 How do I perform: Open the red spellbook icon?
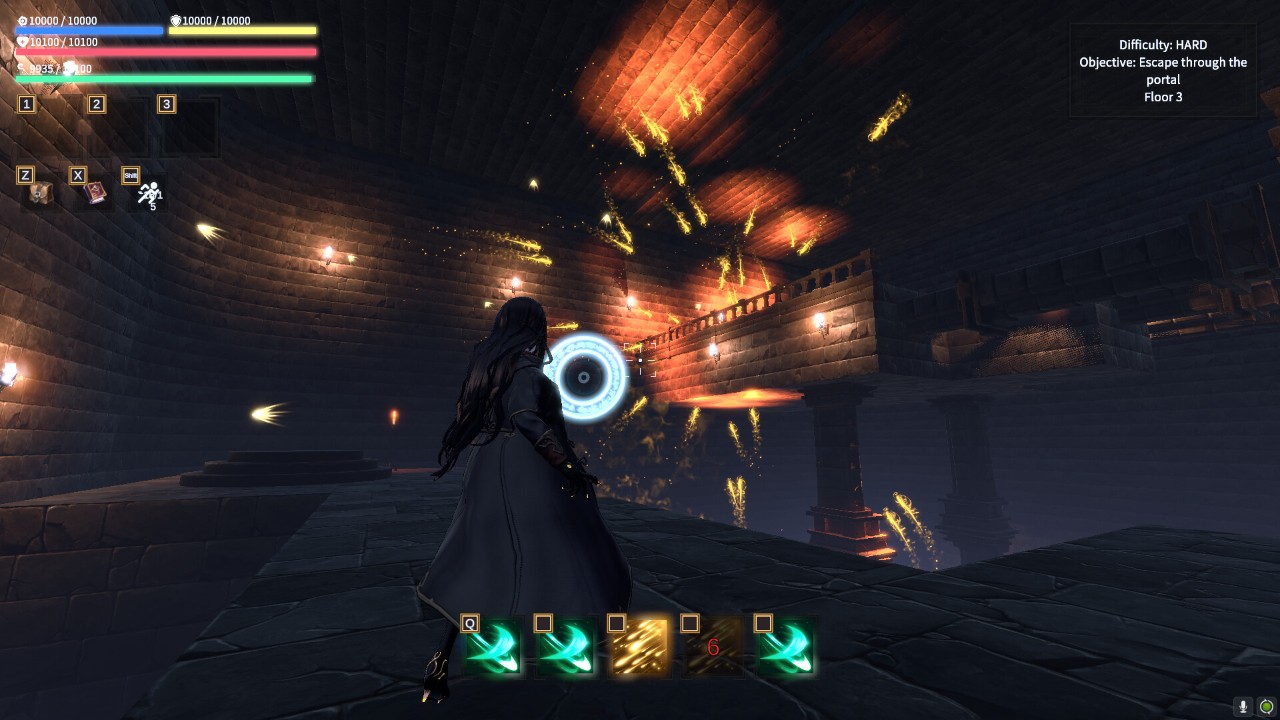point(96,193)
